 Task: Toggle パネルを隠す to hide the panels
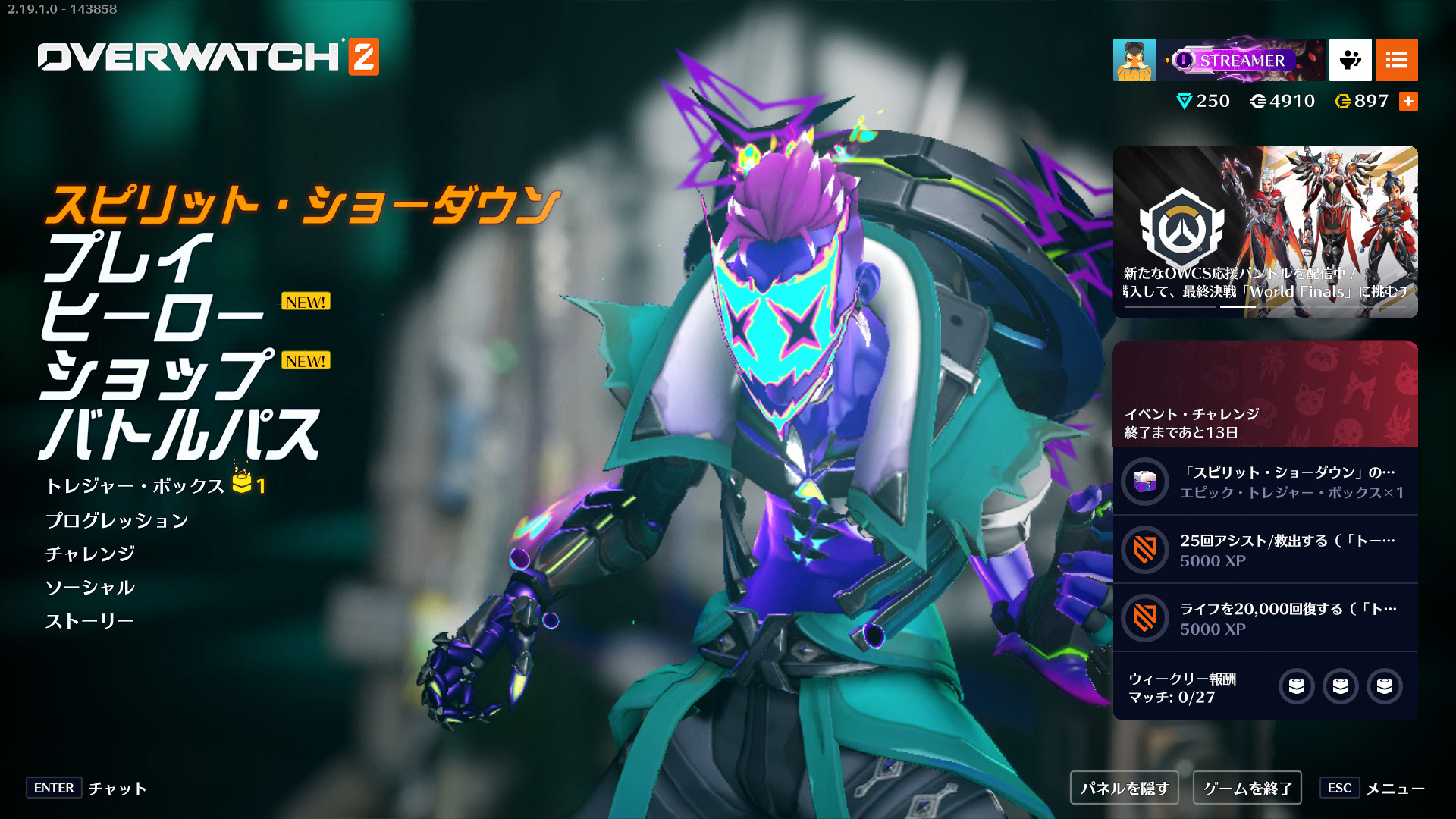1124,788
